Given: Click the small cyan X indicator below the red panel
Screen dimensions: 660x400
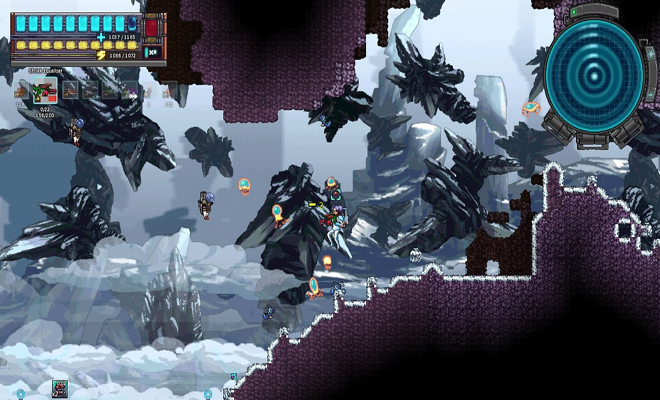Looking at the screenshot, I should [x=152, y=52].
